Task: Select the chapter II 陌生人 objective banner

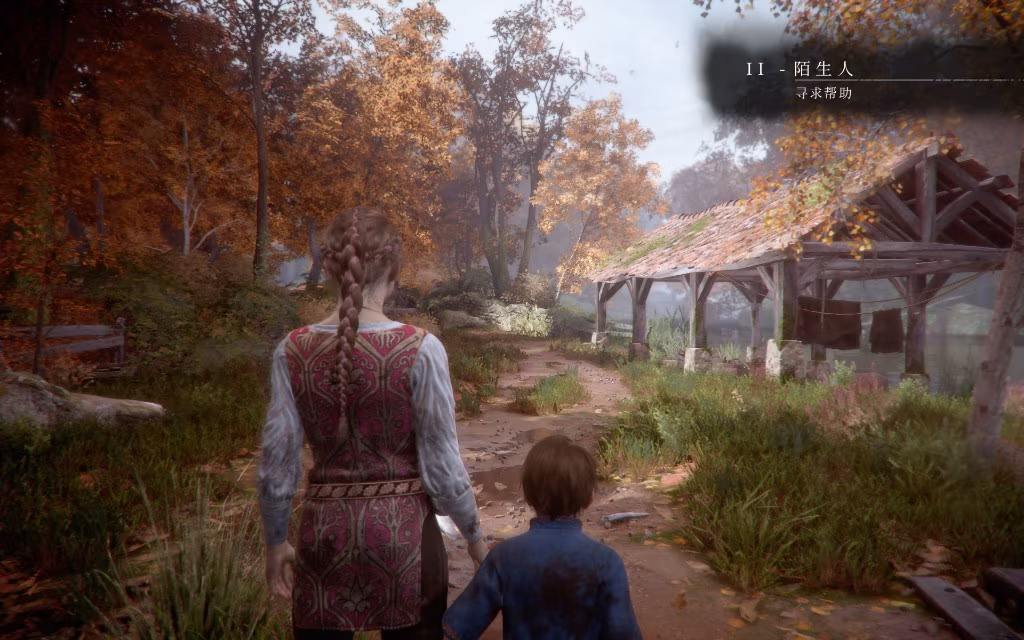Action: pos(800,71)
